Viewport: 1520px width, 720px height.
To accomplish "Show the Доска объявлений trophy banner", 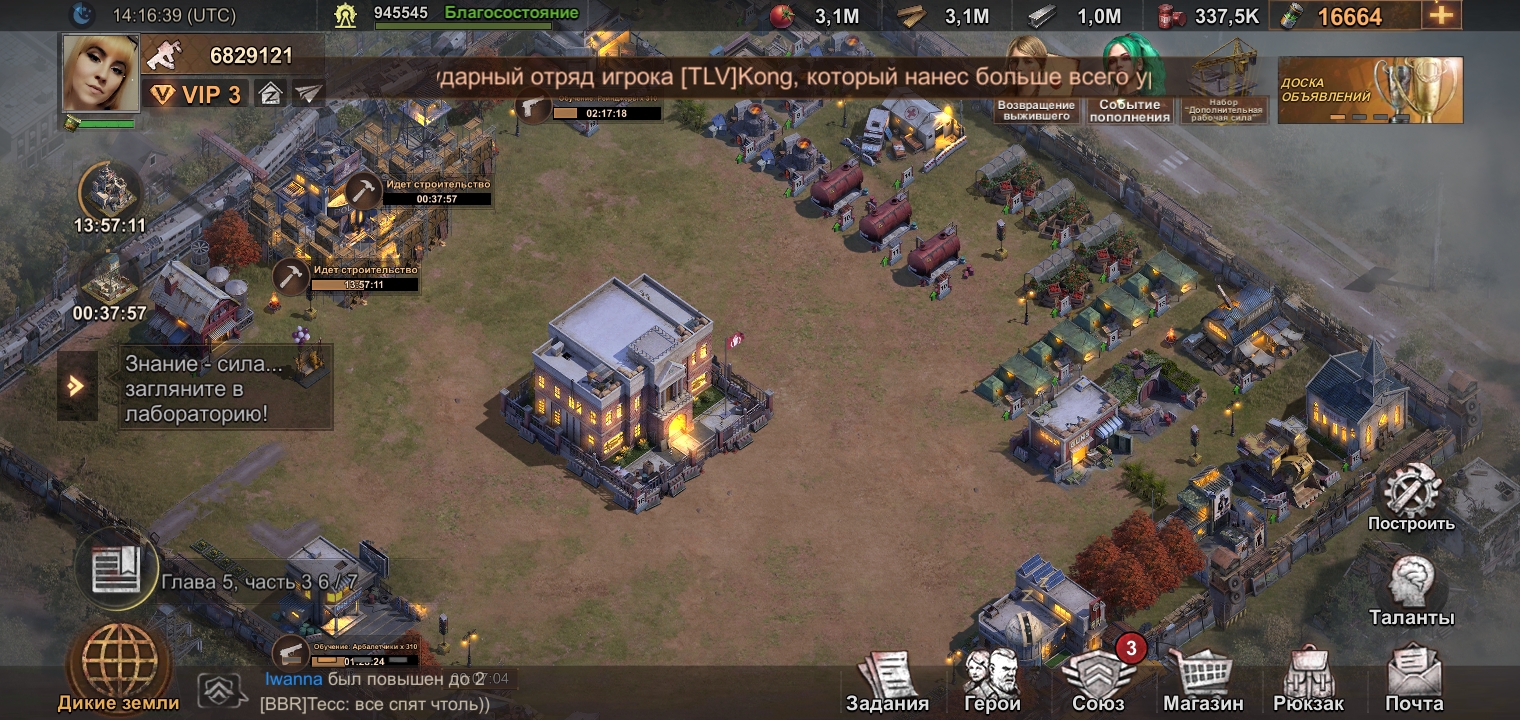I will [x=1370, y=90].
